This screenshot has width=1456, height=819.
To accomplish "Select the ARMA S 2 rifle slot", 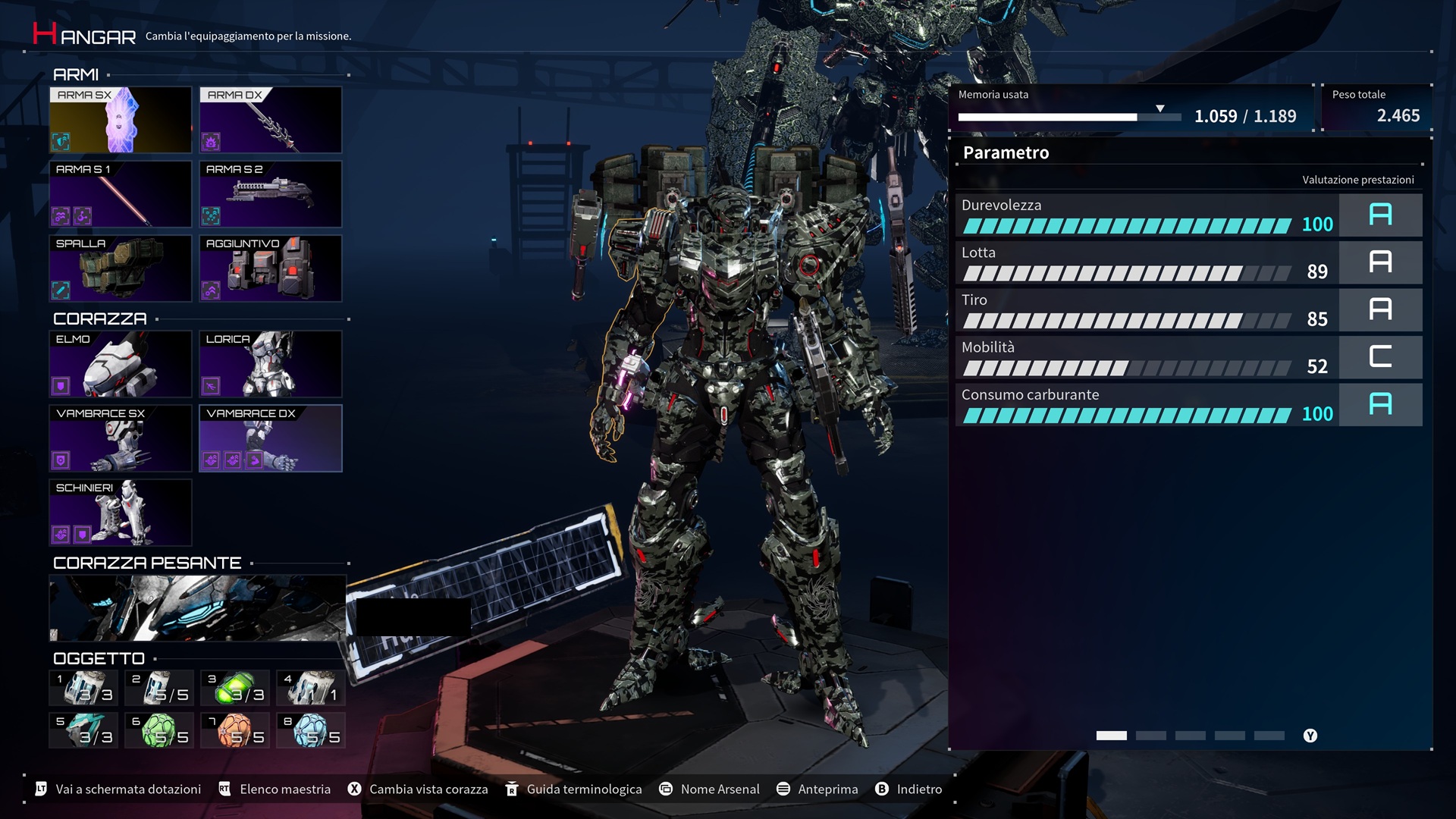I will pyautogui.click(x=270, y=194).
